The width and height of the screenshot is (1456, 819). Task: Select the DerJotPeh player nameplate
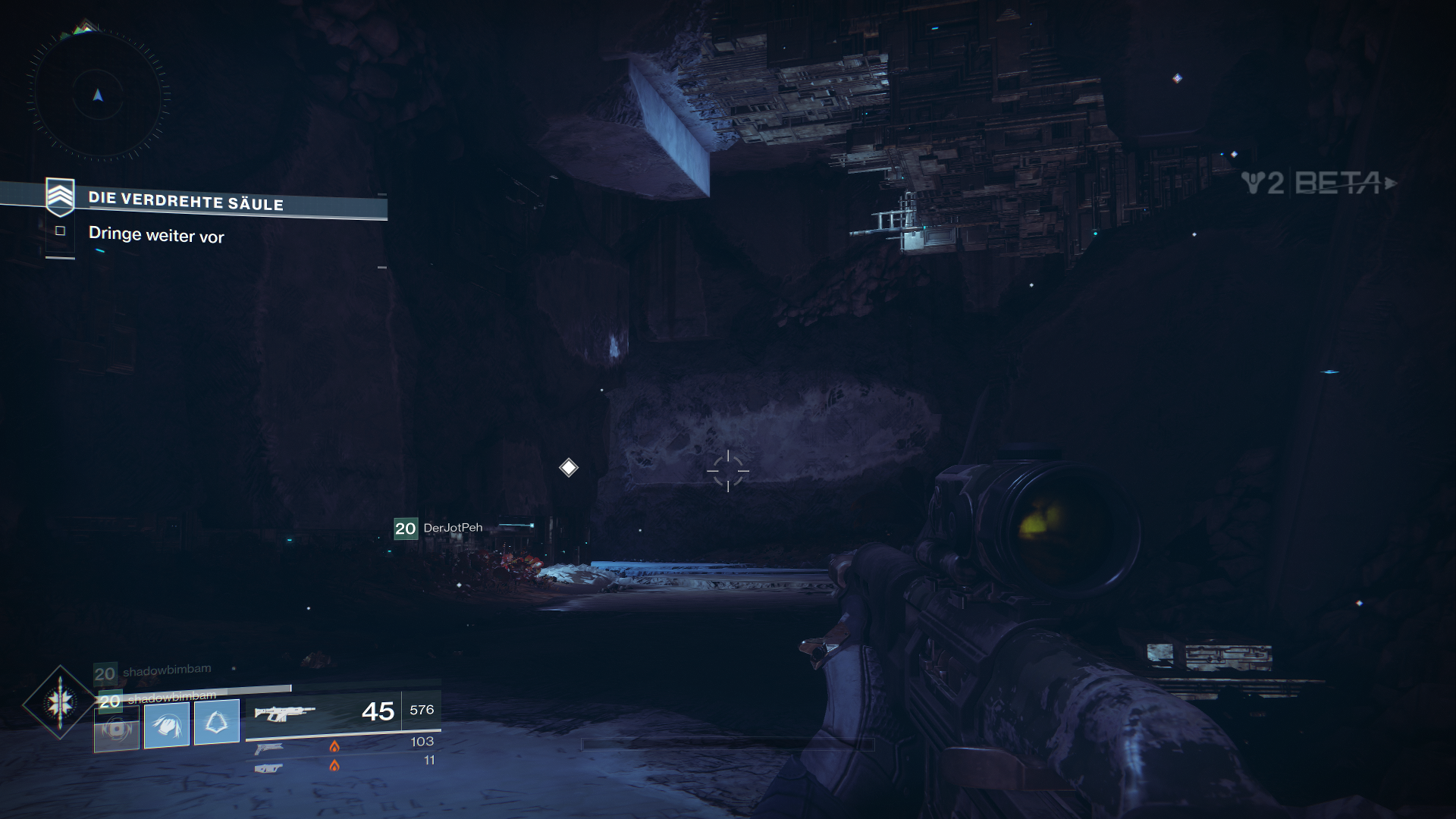[439, 528]
